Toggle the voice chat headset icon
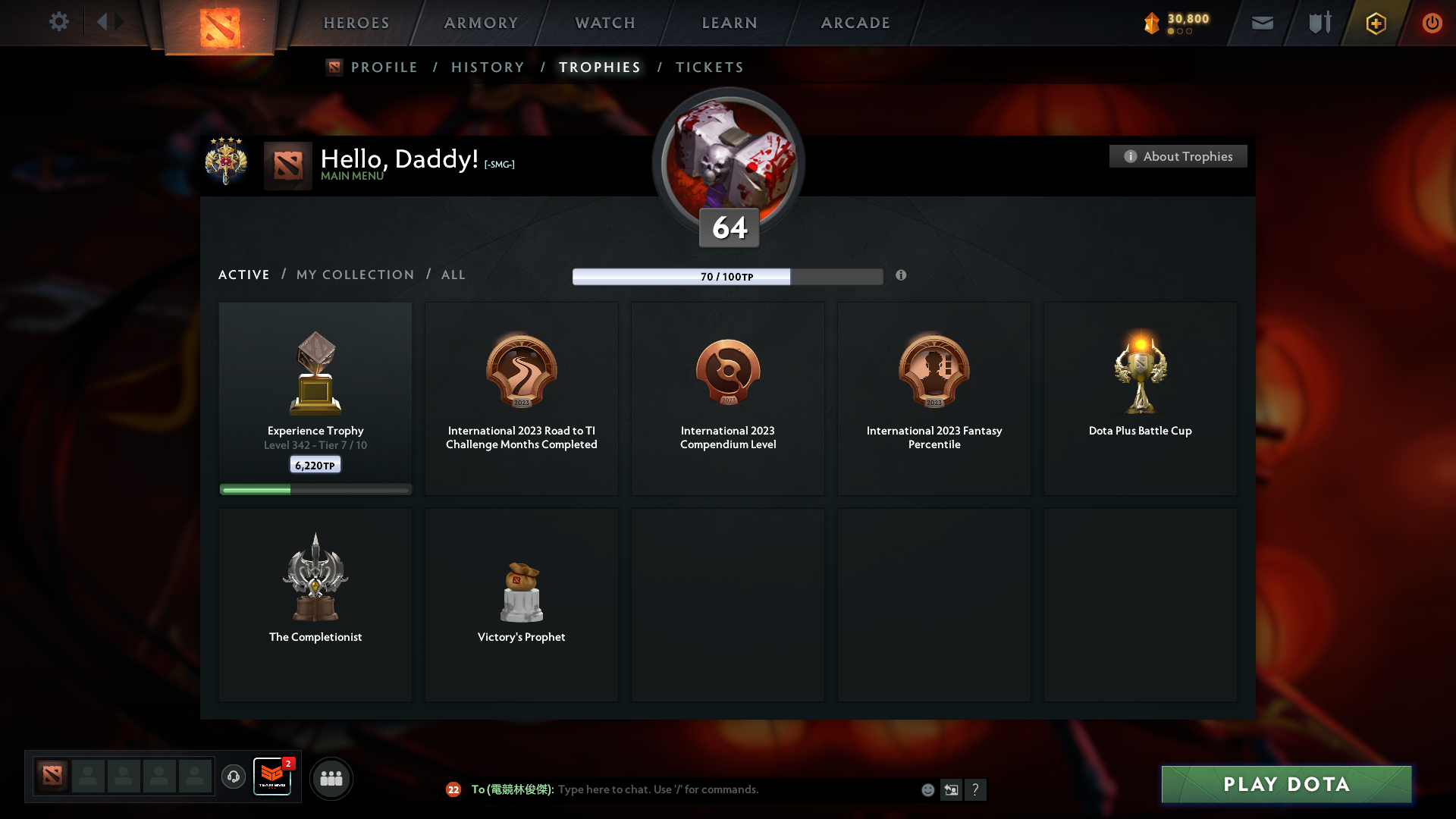The image size is (1456, 819). point(233,777)
